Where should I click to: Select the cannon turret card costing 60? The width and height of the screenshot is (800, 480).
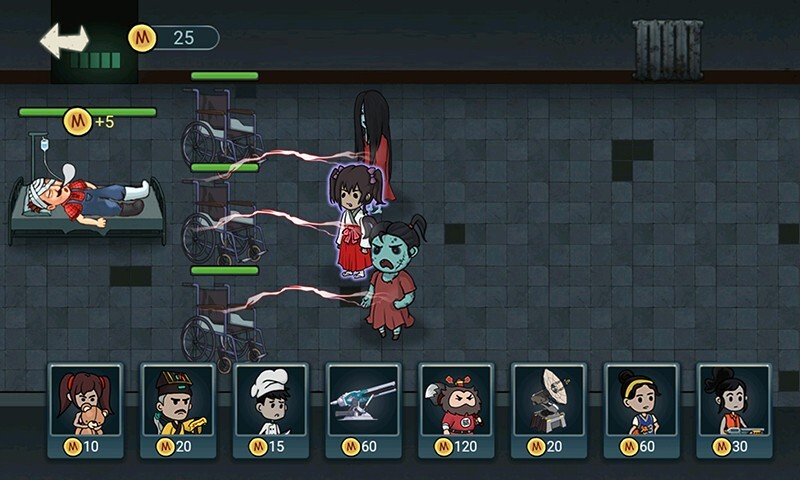click(x=364, y=408)
